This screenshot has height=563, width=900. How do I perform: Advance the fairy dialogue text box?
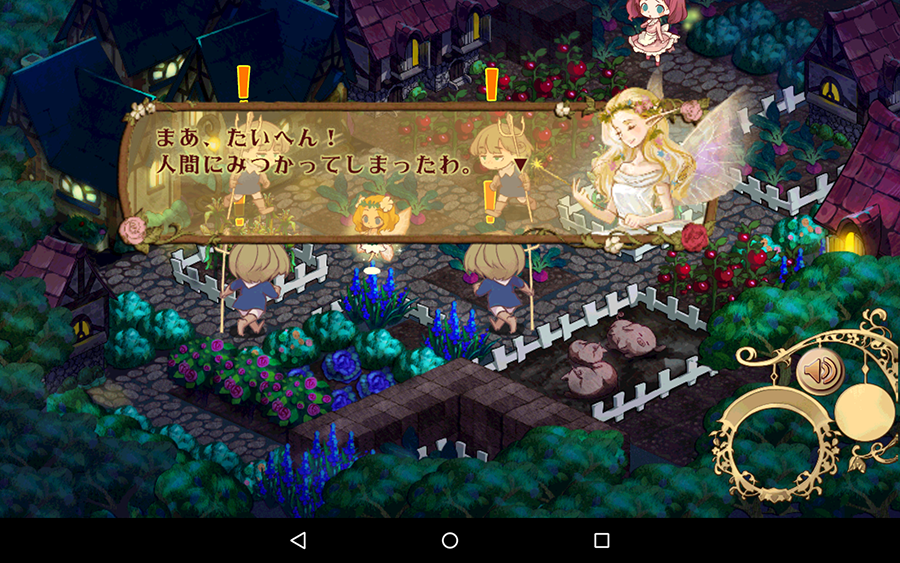(400, 170)
